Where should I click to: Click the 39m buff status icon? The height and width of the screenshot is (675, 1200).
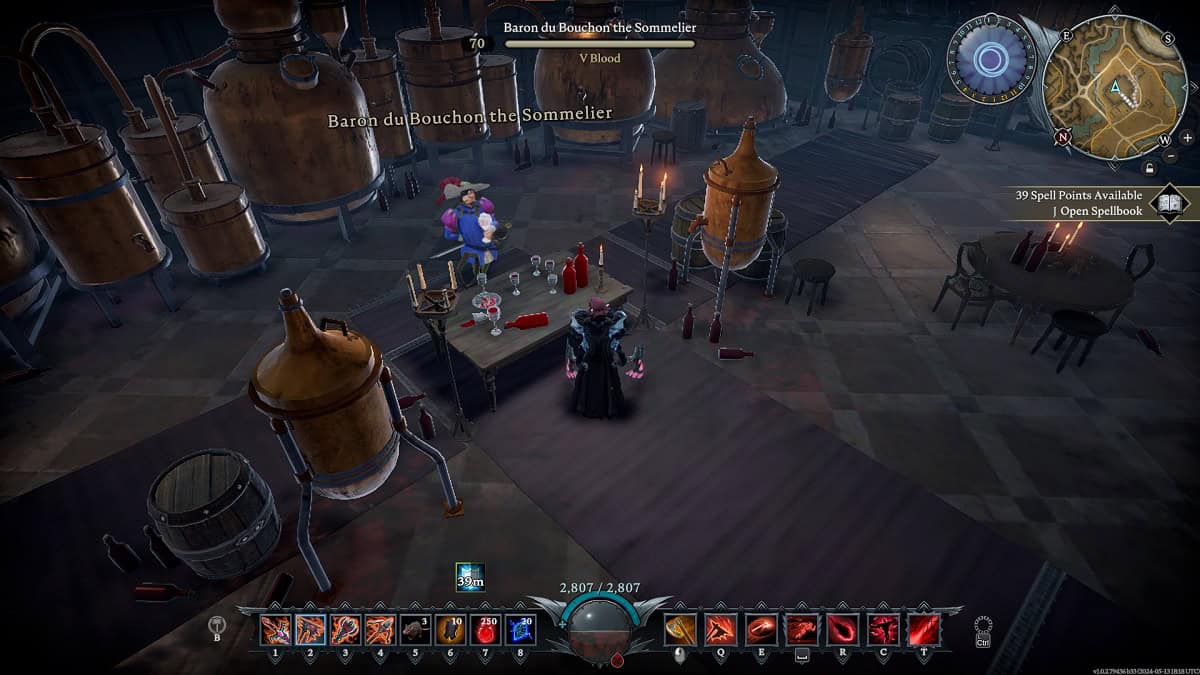pyautogui.click(x=470, y=577)
